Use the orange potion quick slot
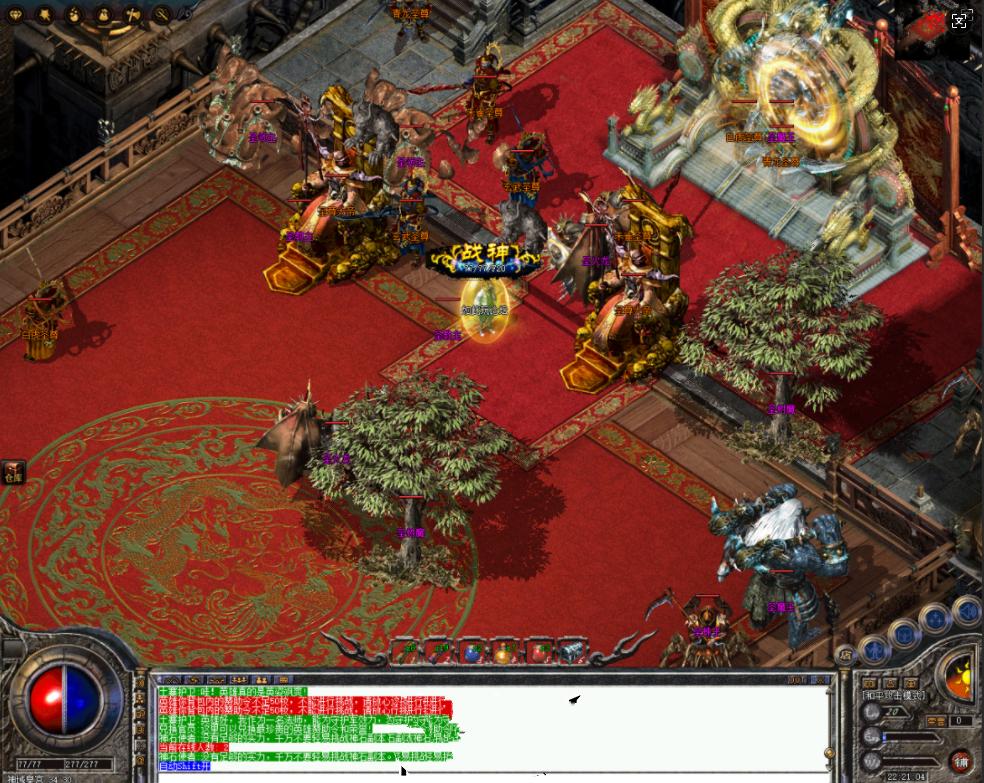This screenshot has height=783, width=984. (x=503, y=652)
